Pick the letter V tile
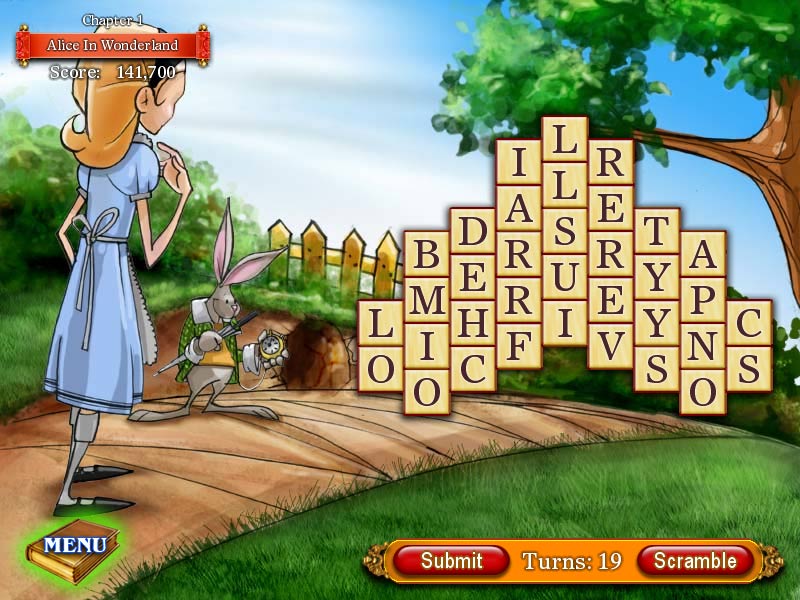Viewport: 800px width, 600px height. point(610,346)
